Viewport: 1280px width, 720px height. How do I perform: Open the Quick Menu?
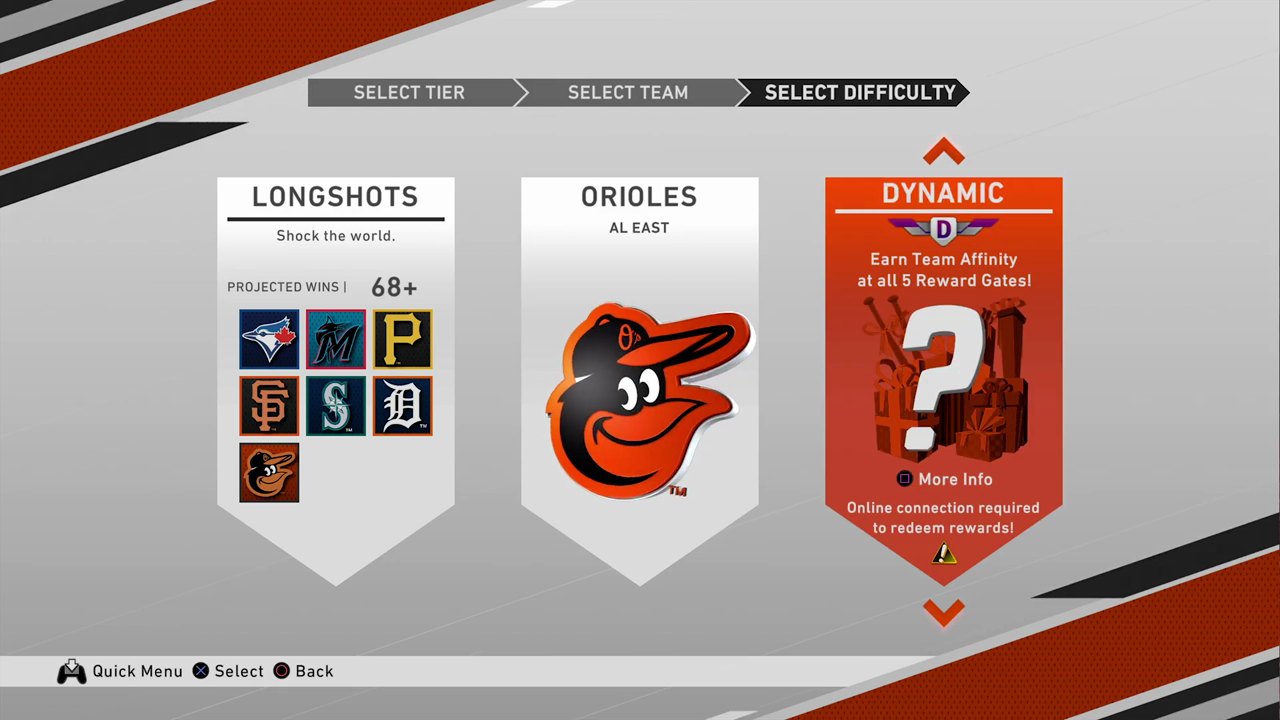pyautogui.click(x=120, y=671)
